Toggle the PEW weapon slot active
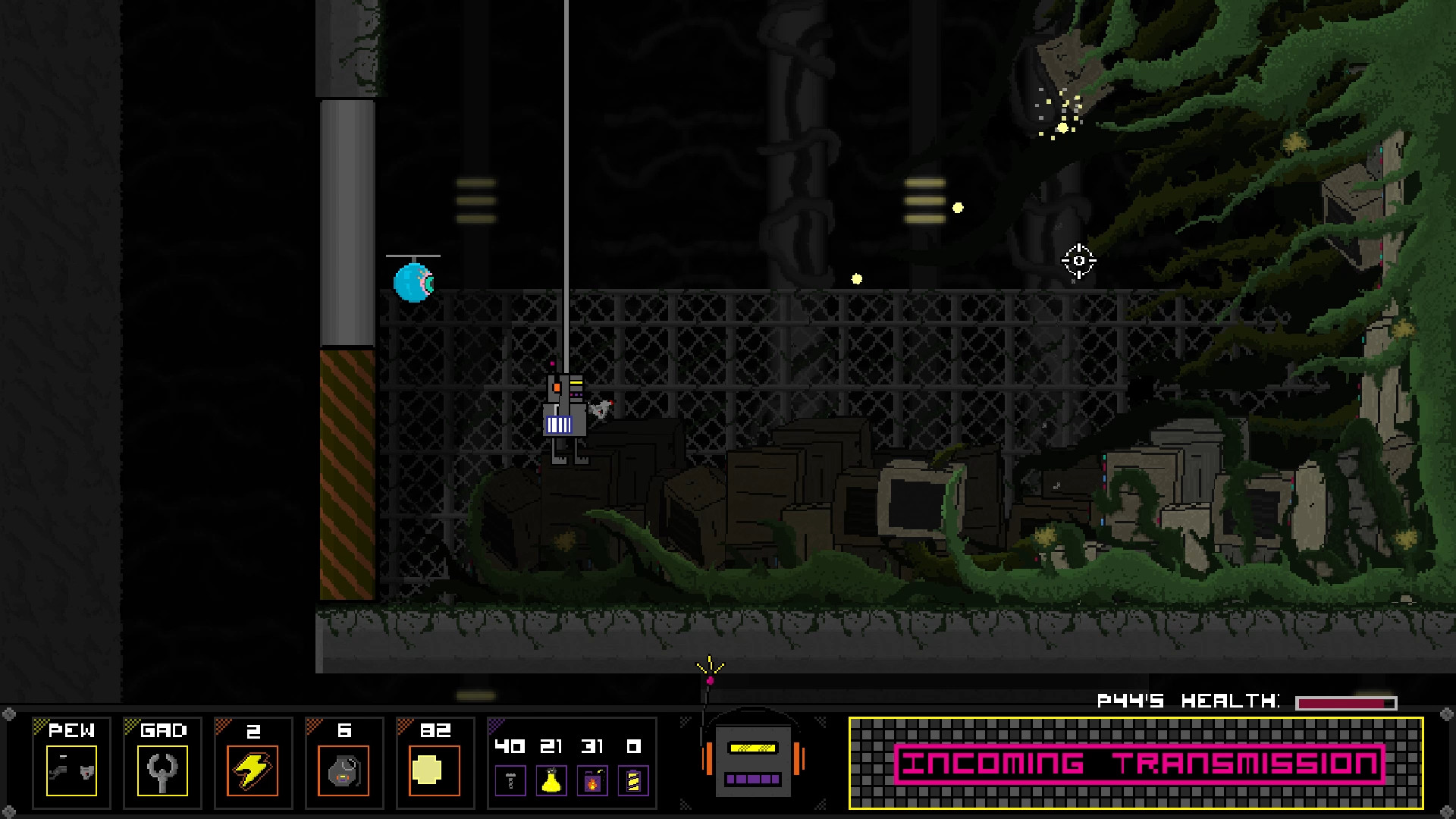 tap(72, 762)
